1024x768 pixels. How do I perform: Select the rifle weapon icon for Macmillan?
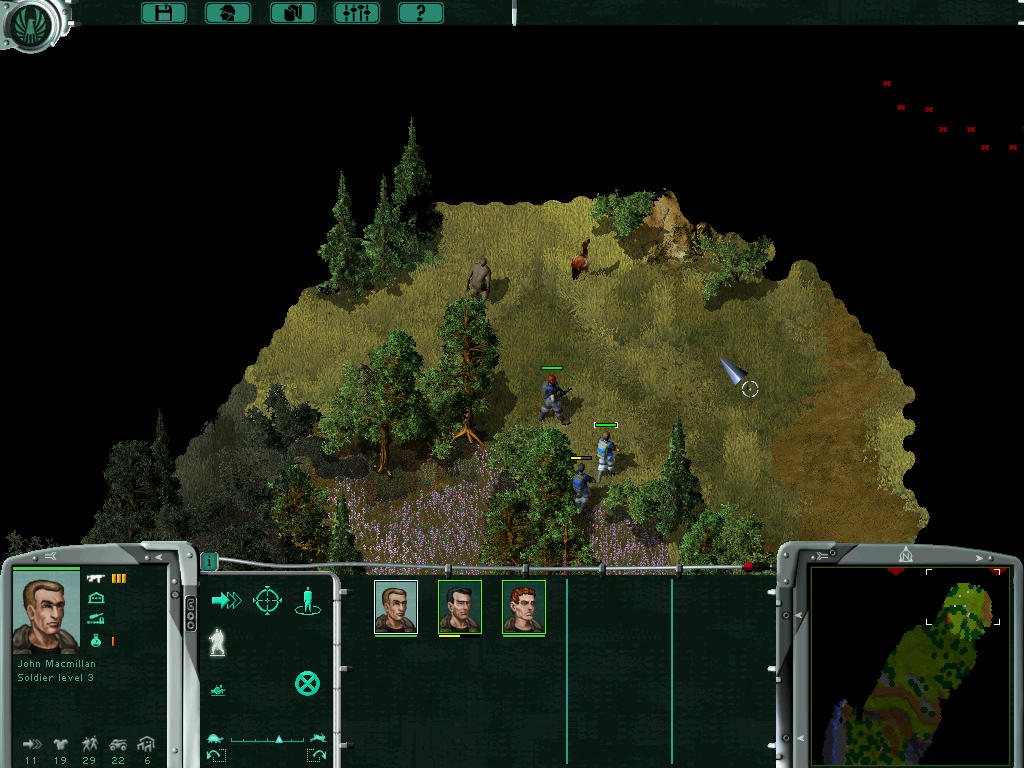pyautogui.click(x=96, y=578)
